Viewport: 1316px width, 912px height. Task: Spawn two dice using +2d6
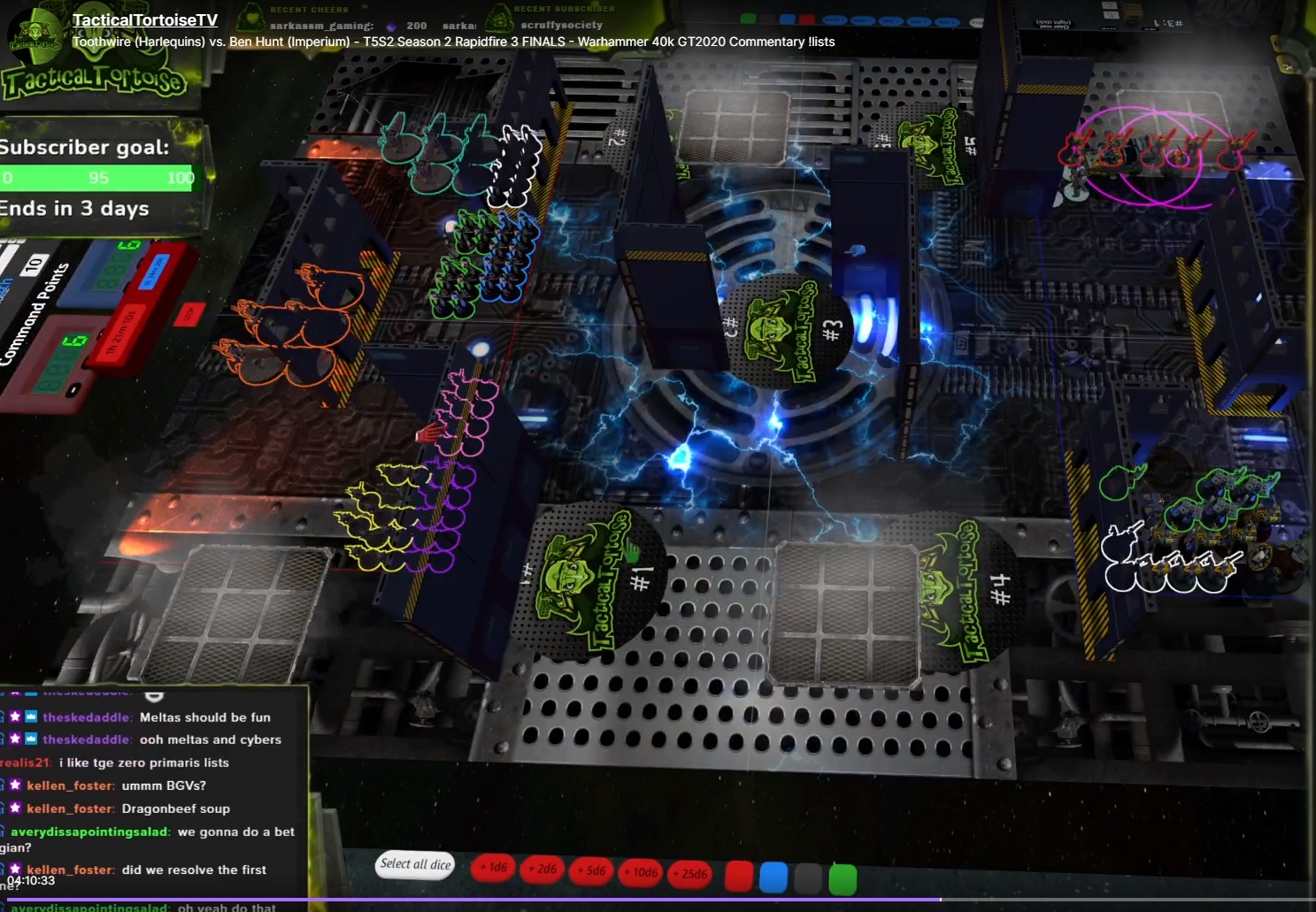543,870
